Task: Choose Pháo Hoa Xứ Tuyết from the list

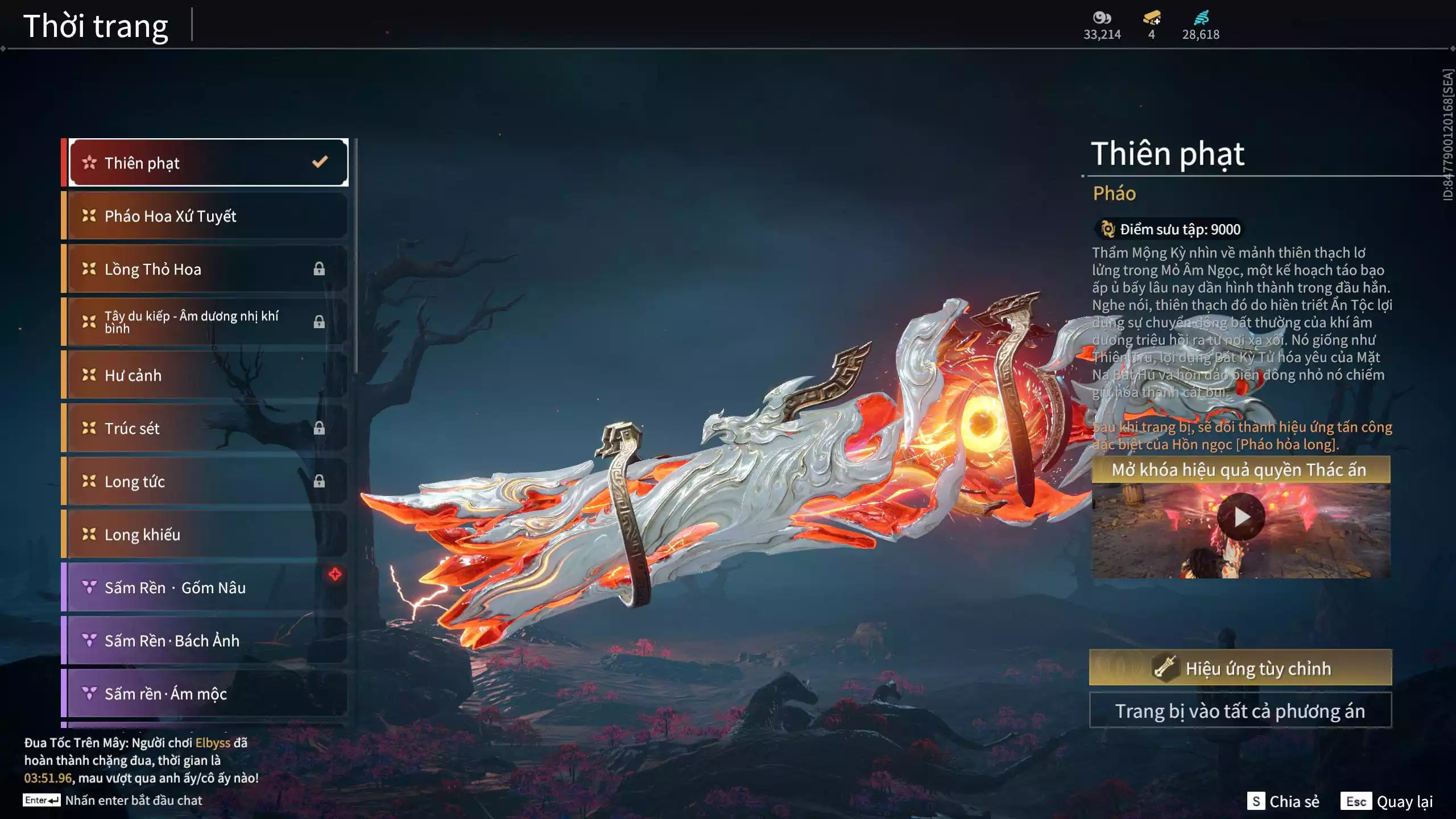Action: coord(208,216)
